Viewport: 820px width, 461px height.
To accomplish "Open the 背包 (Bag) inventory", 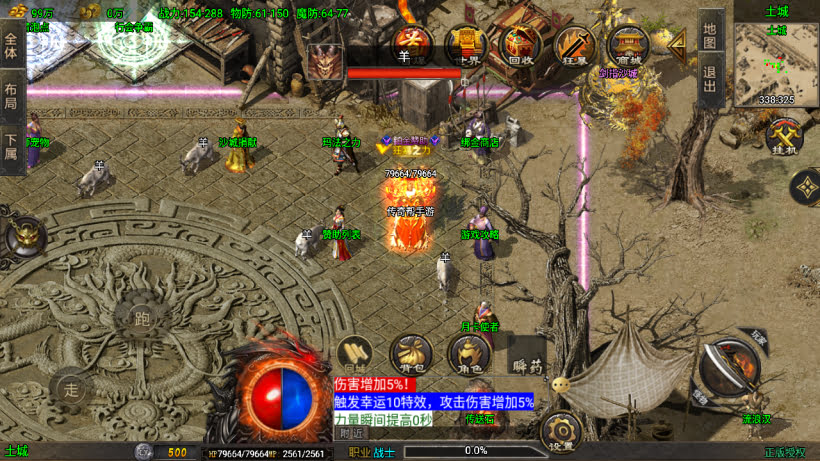I will (411, 355).
